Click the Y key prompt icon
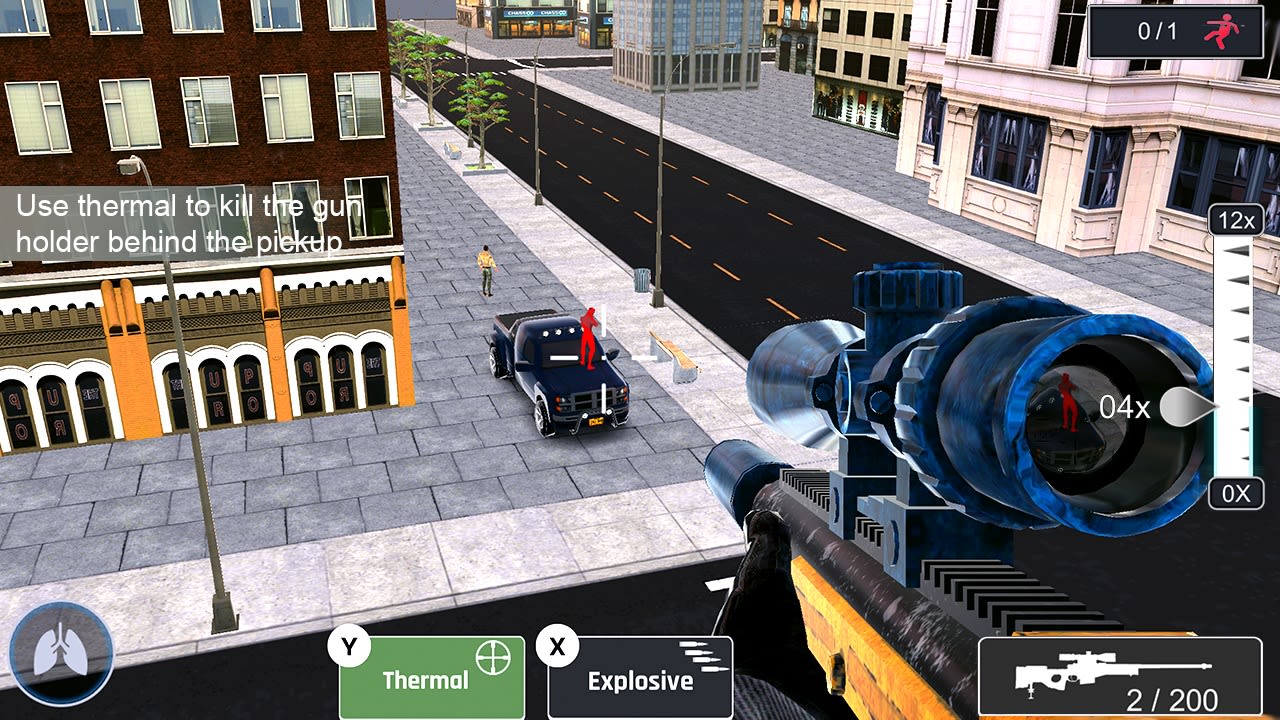Viewport: 1280px width, 720px height. [349, 645]
